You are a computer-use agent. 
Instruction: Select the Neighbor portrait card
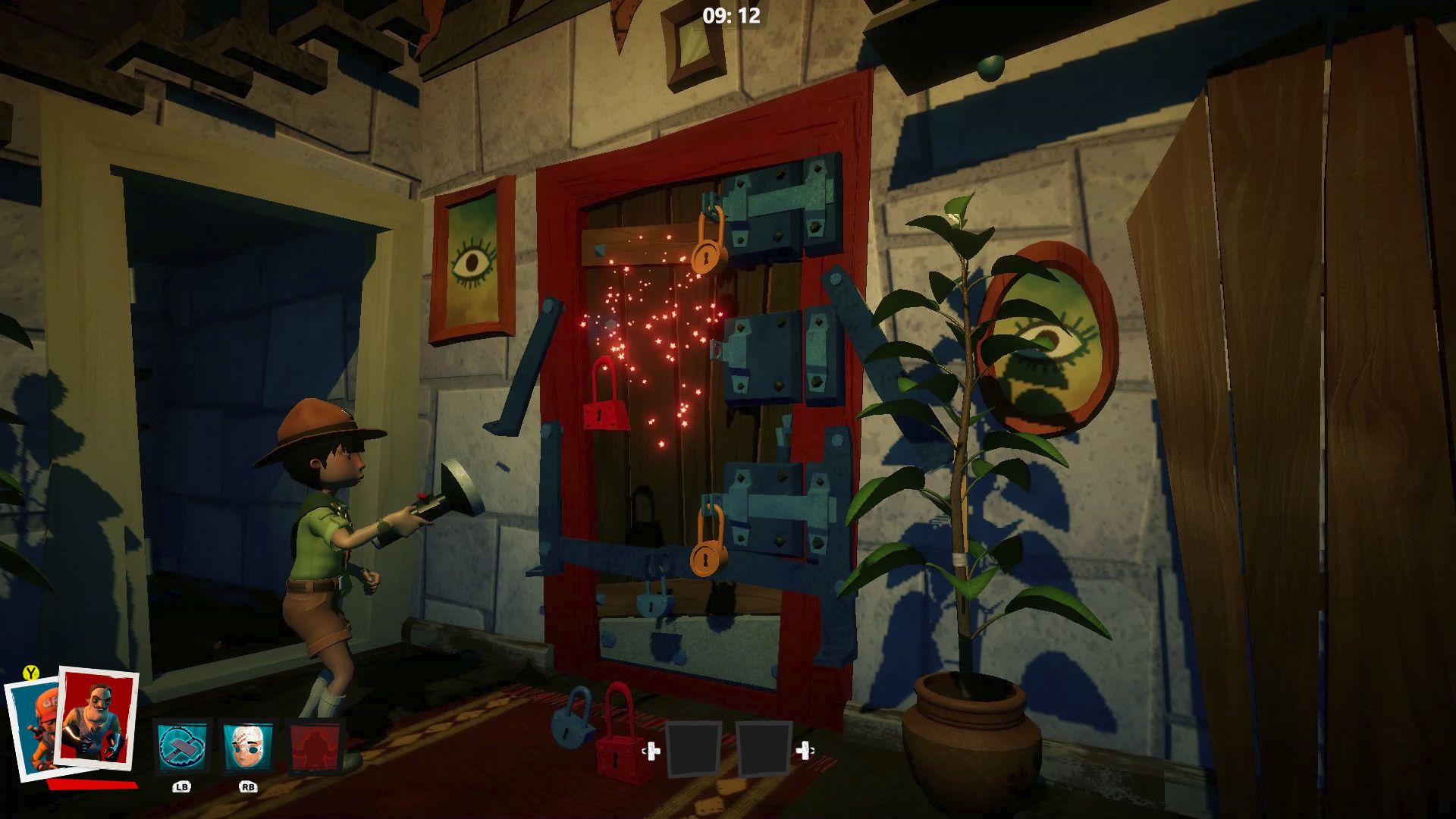(x=97, y=717)
